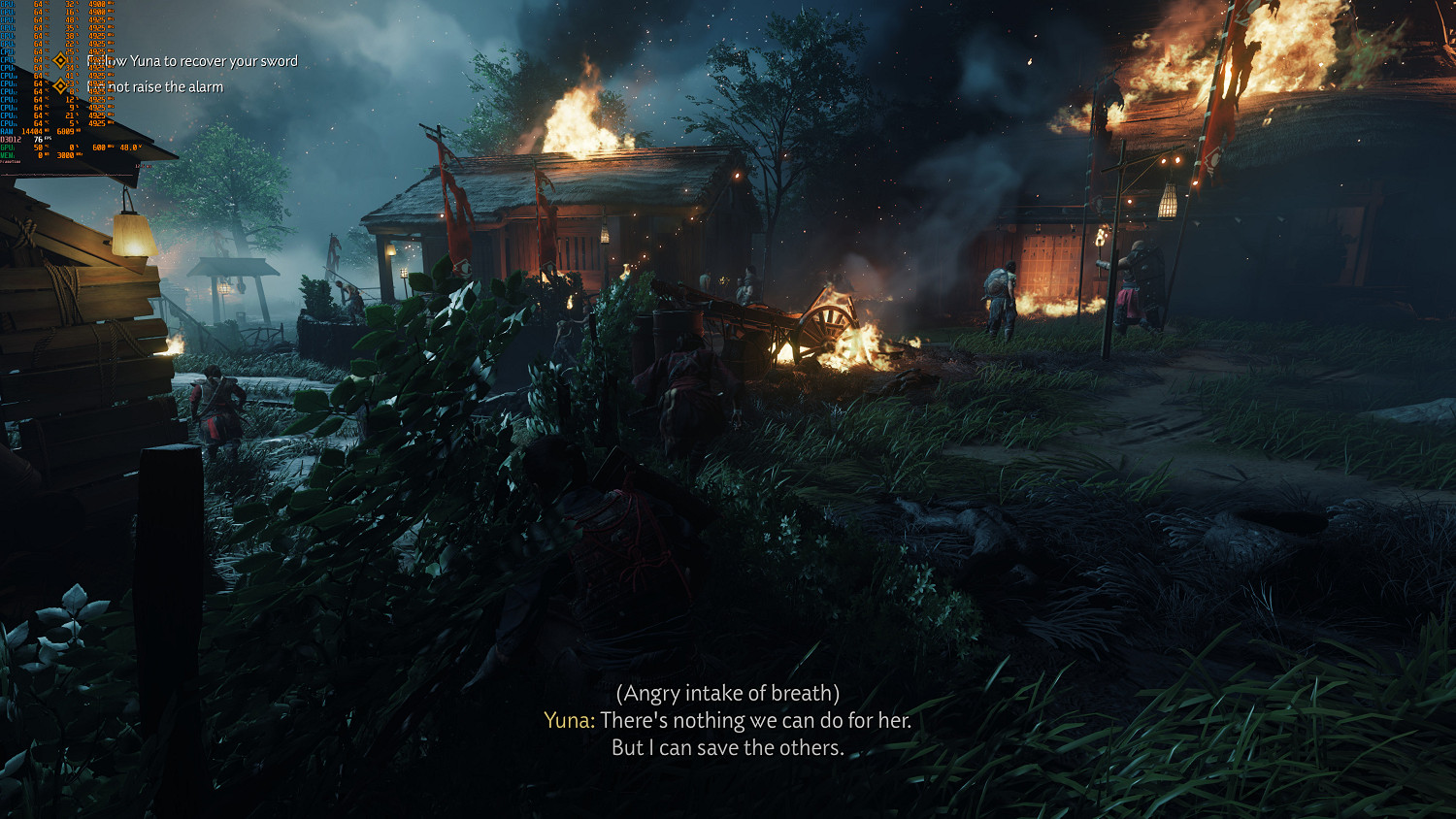Click the D3D12 label in the performance overlay
The image size is (1456, 819).
click(11, 140)
